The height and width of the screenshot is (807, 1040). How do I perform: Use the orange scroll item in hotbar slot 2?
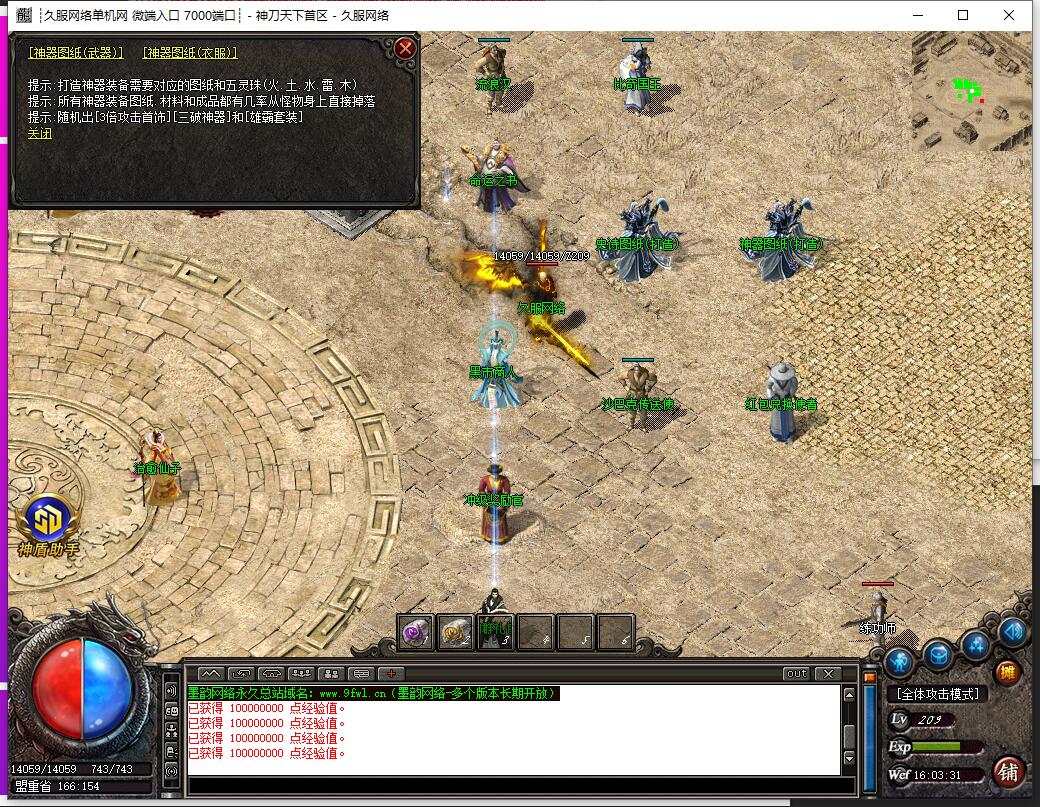tap(456, 632)
